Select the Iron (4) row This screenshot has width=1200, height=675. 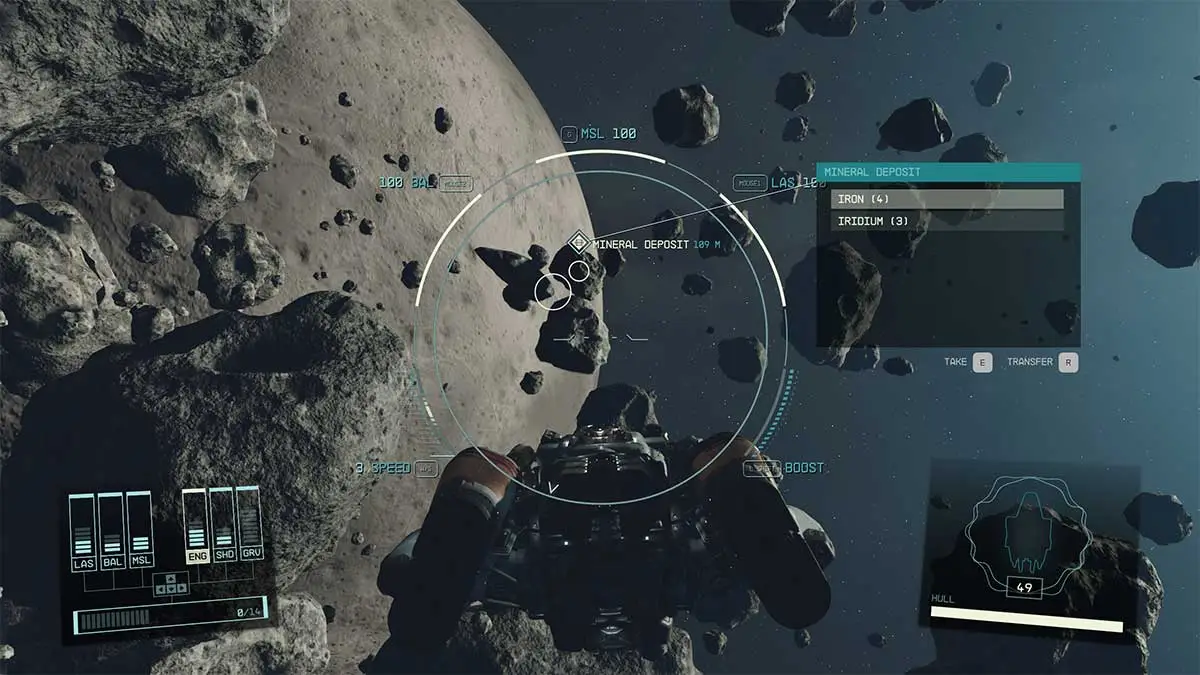point(947,199)
